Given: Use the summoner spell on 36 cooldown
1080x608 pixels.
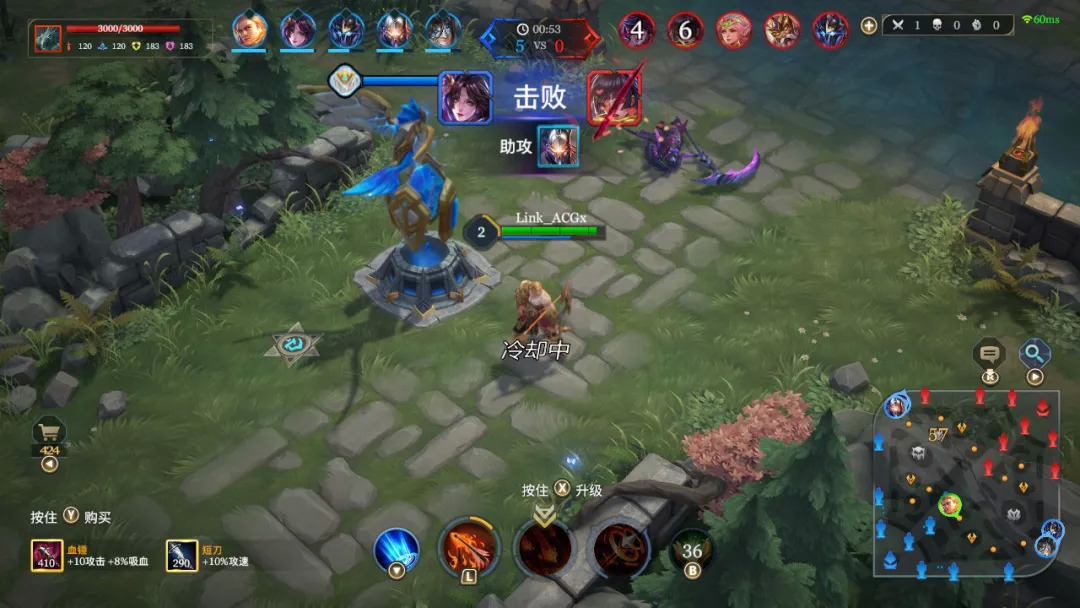Looking at the screenshot, I should (x=692, y=551).
